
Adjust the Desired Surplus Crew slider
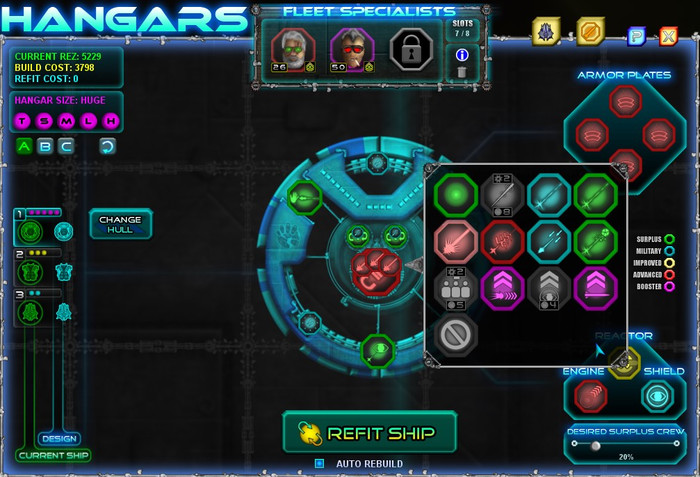pos(596,445)
